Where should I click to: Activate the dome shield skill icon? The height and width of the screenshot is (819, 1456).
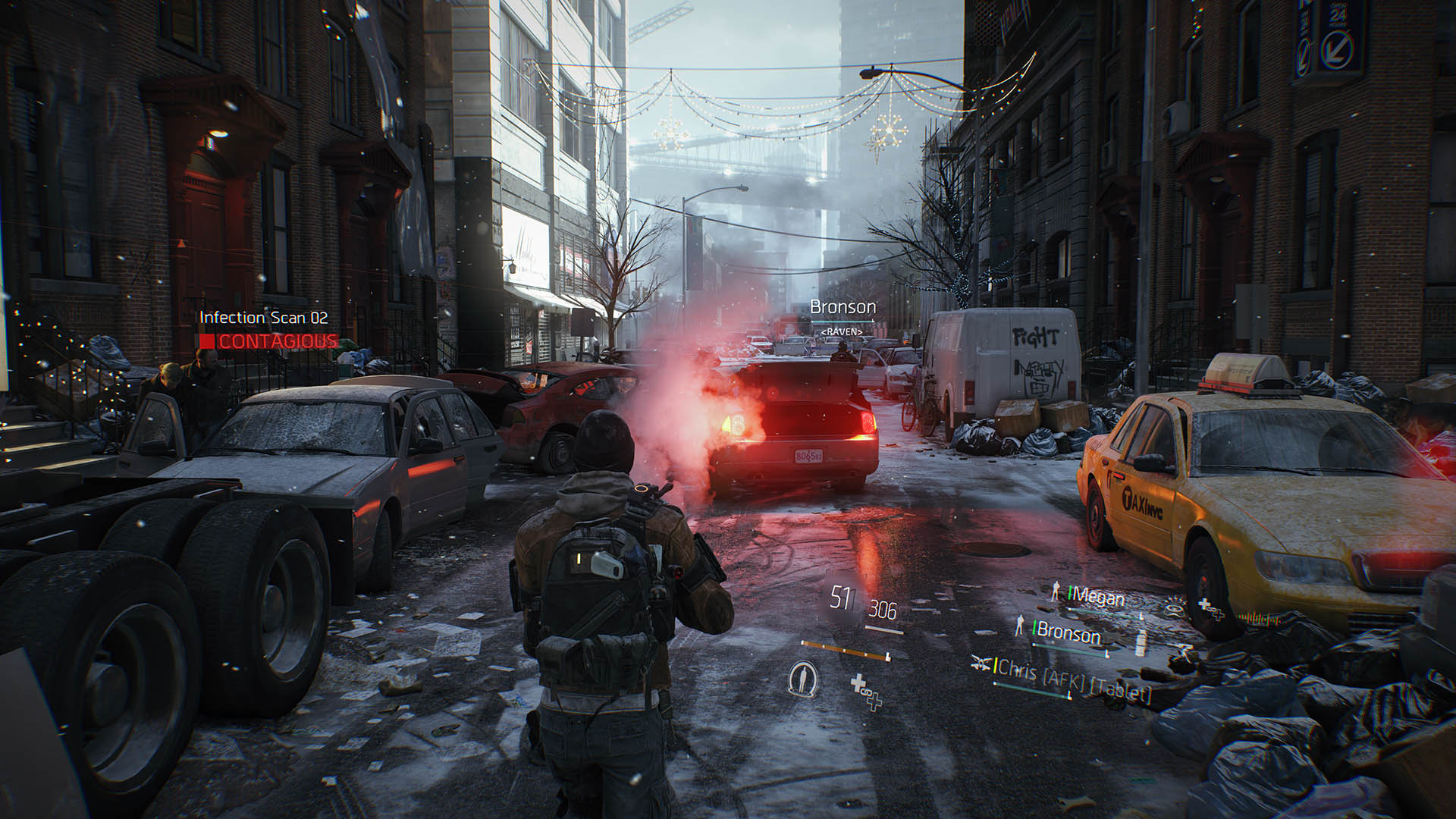802,678
